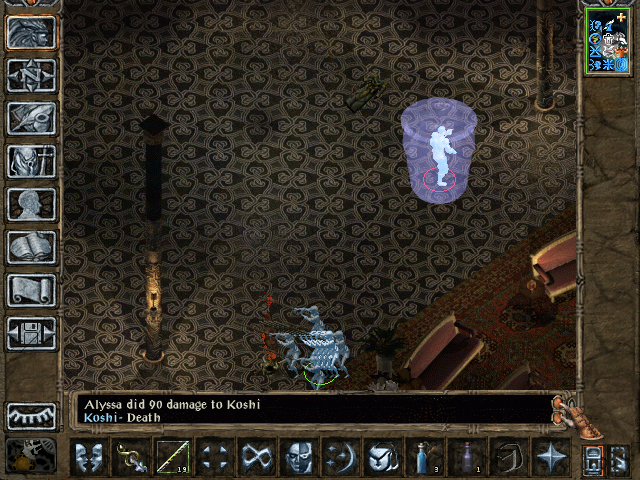Open the inventory screen with the armored figure
The height and width of the screenshot is (480, 640).
[x=31, y=161]
